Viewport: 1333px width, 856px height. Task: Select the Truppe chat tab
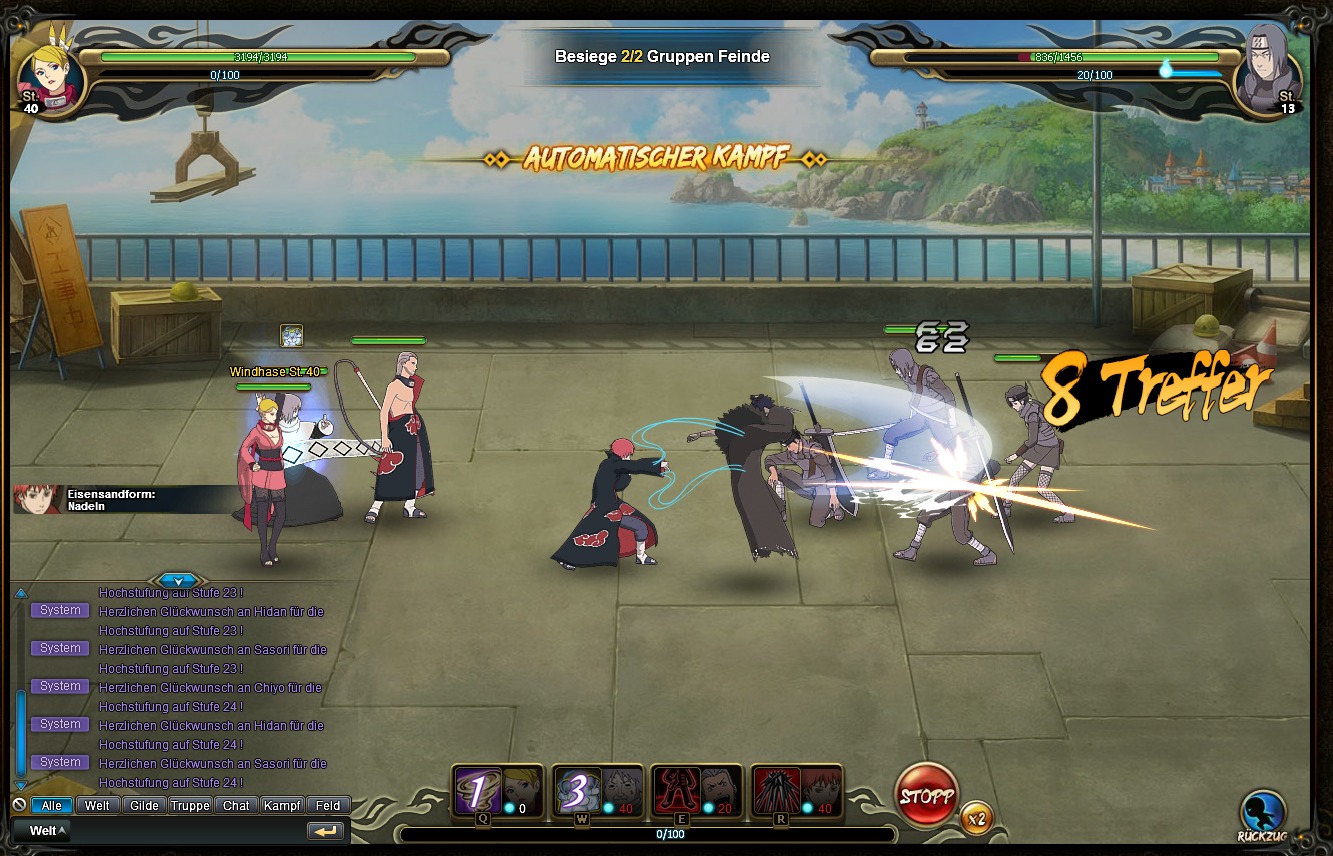click(190, 805)
